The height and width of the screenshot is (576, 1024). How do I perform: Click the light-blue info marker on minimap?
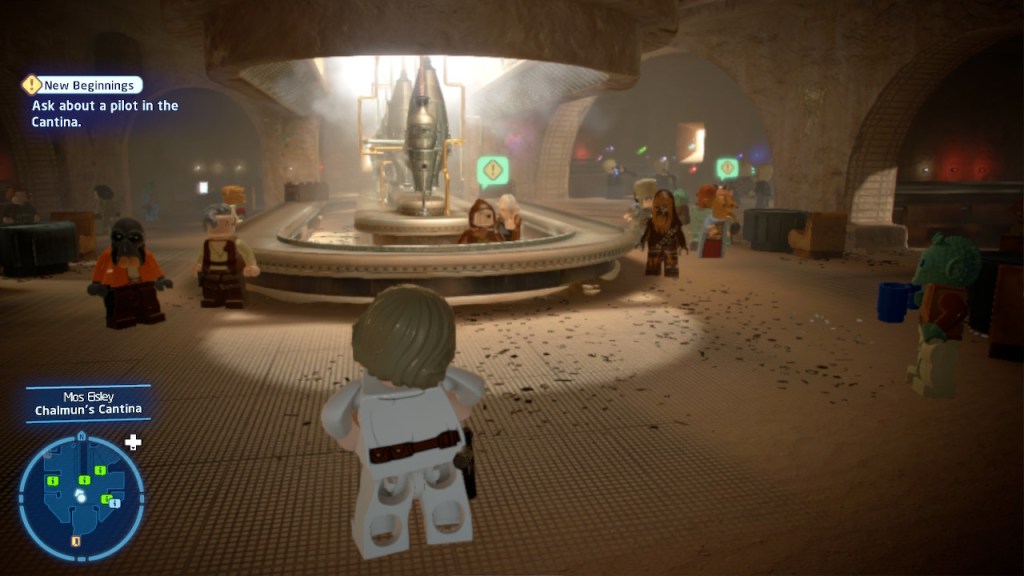pos(114,503)
